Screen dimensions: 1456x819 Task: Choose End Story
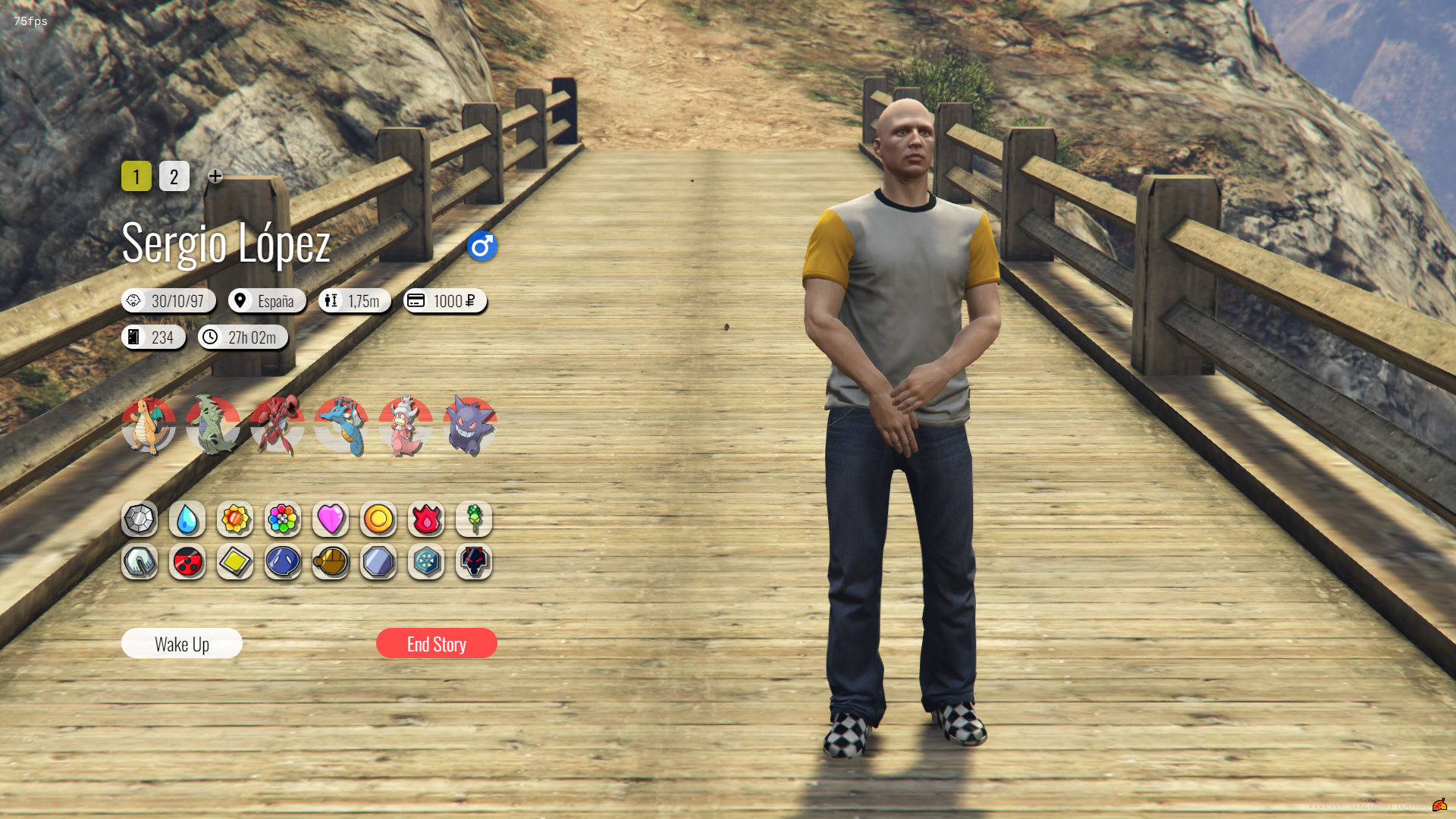point(437,644)
